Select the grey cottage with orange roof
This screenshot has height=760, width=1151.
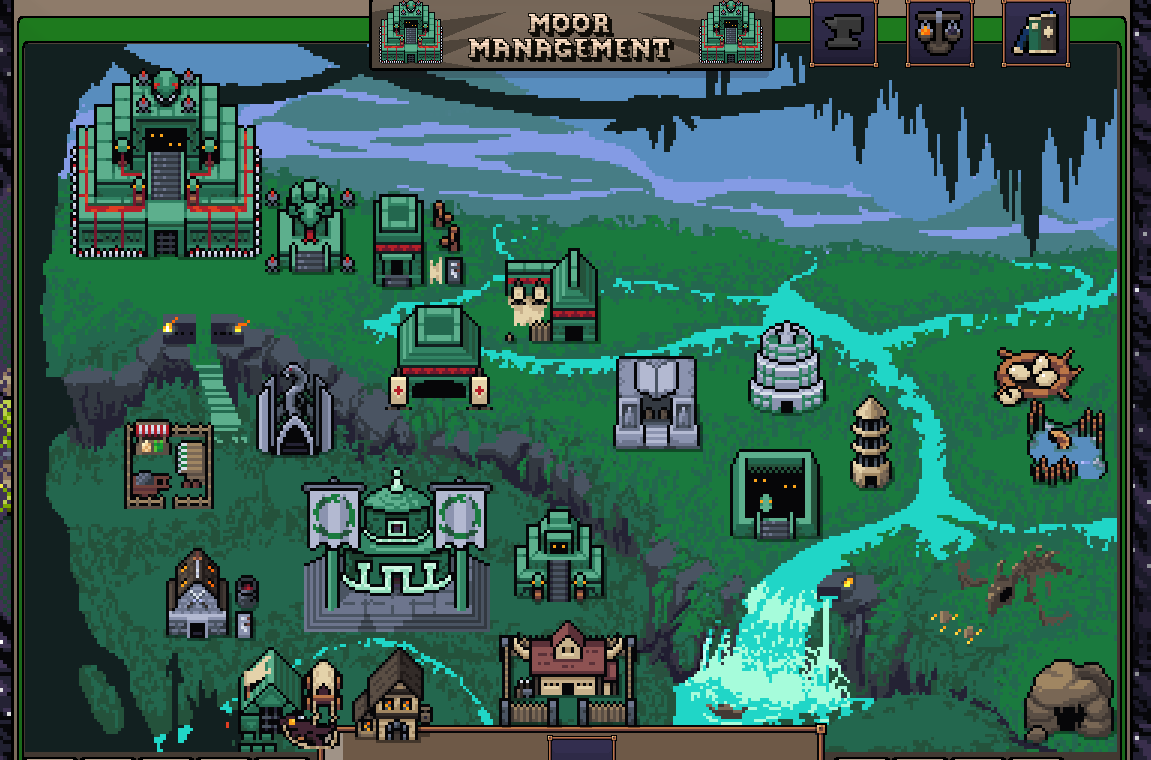coord(199,596)
